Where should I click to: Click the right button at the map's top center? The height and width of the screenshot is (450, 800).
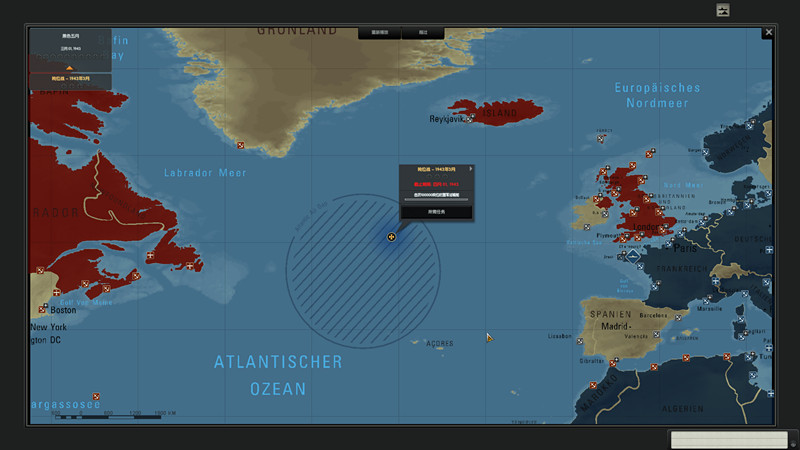click(423, 33)
